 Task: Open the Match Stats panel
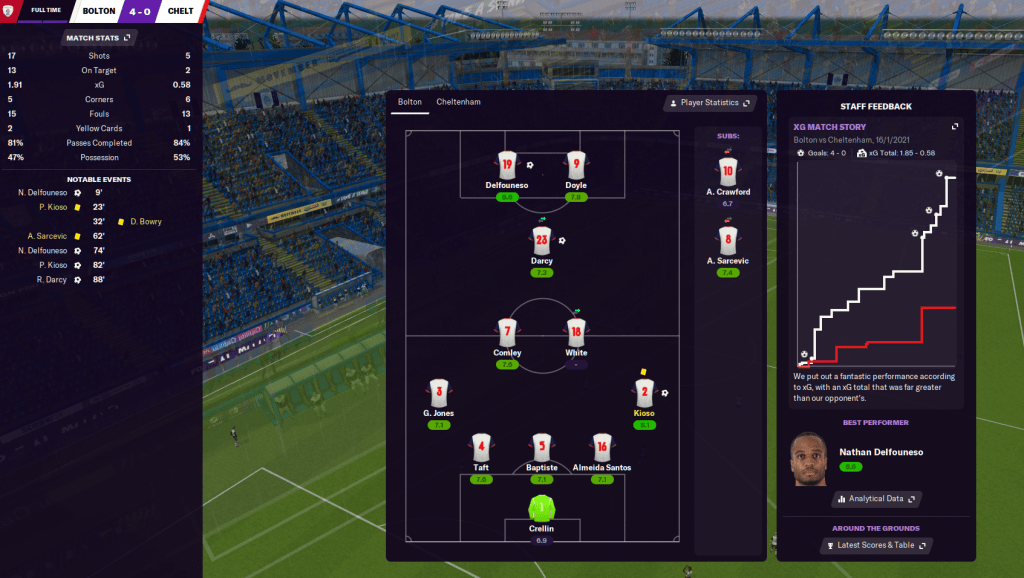98,38
